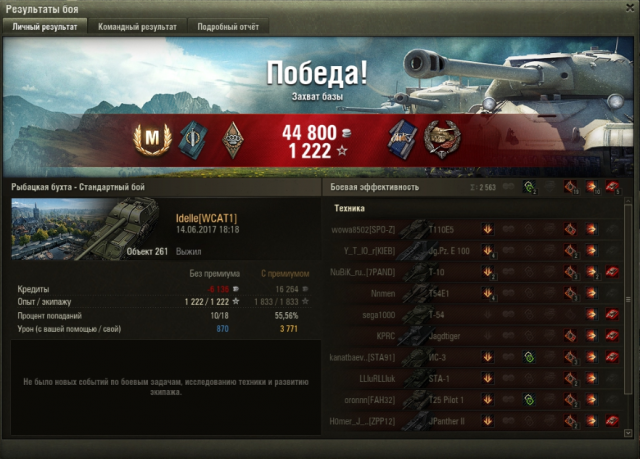Open the Подробный отчёт tab
Image resolution: width=640 pixels, height=459 pixels.
tap(228, 27)
